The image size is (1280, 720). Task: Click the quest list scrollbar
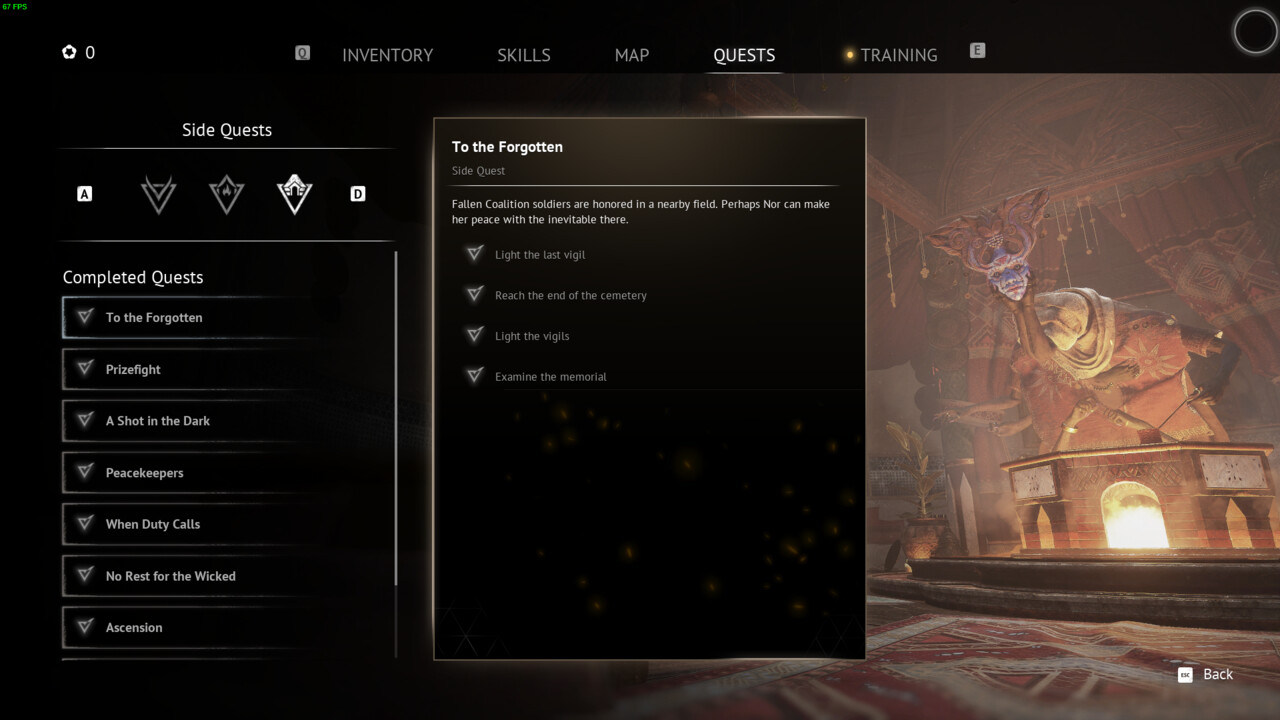397,420
